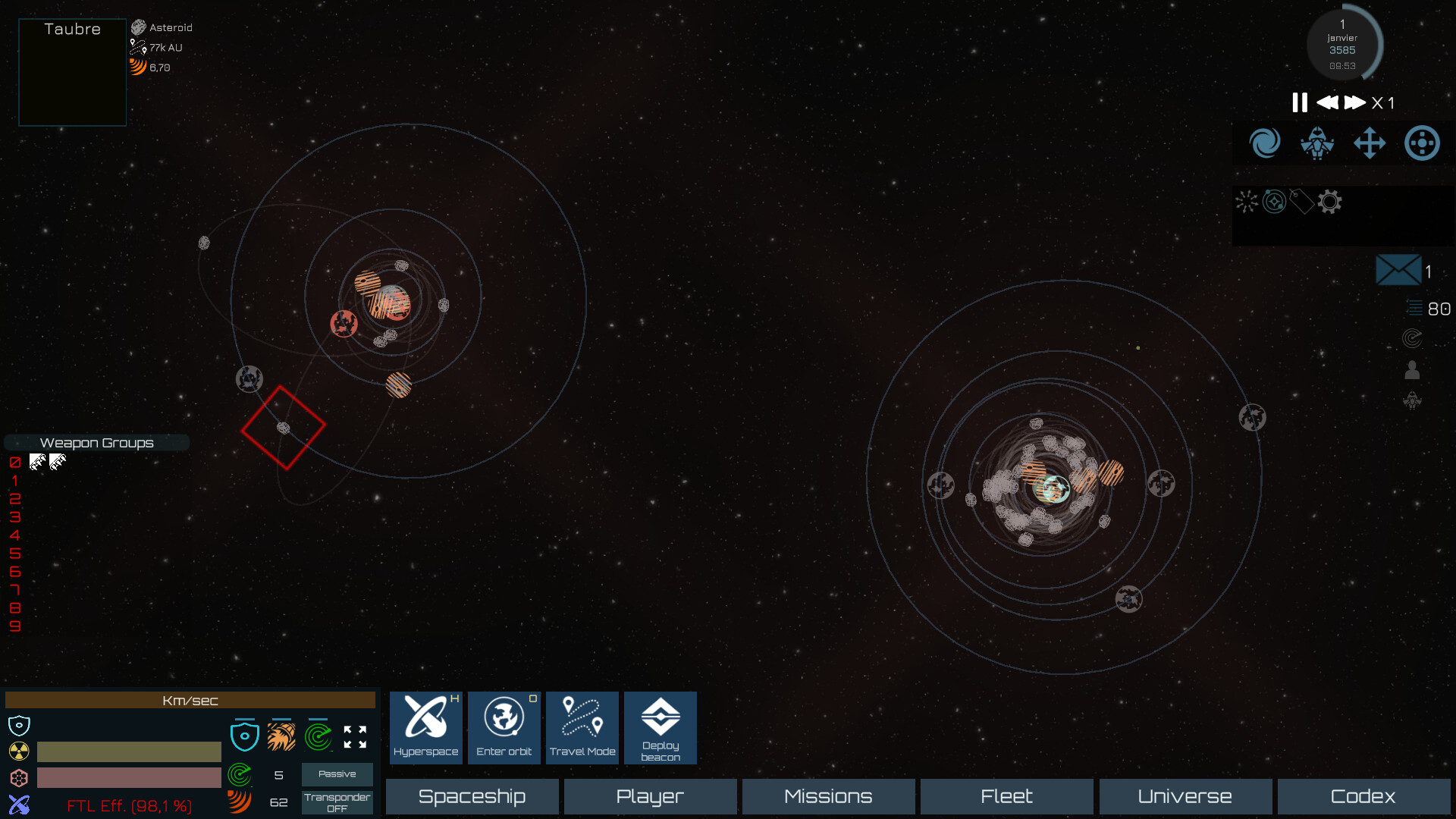Open the mail envelope showing 1 message

click(1399, 270)
